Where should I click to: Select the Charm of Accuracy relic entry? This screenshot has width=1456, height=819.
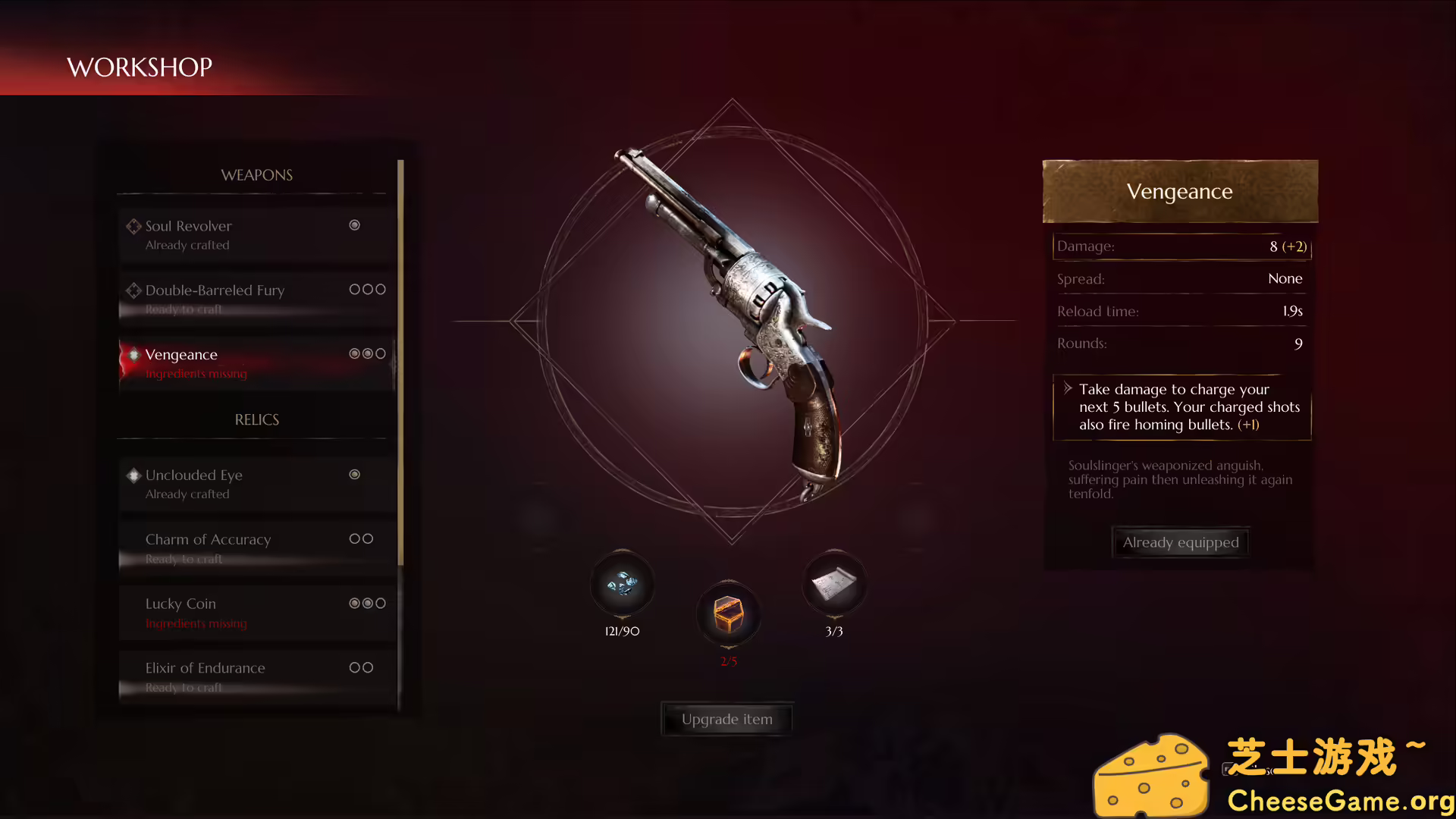(209, 539)
